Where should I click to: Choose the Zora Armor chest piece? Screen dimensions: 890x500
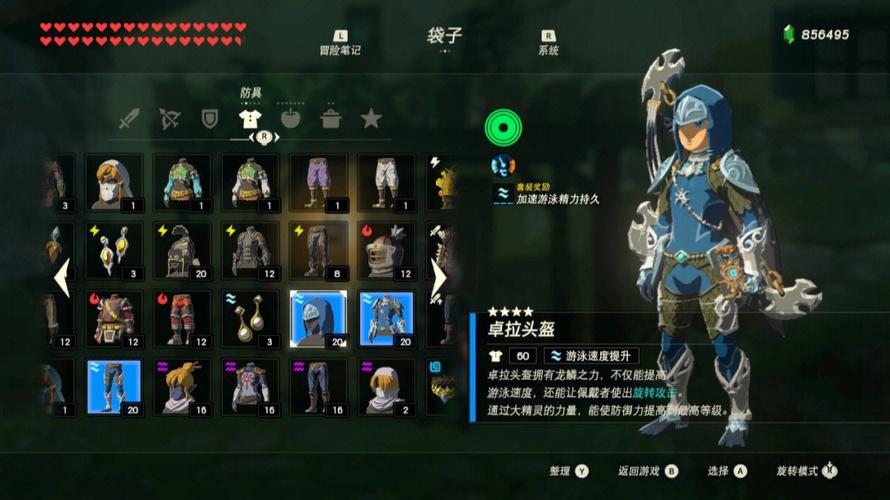click(386, 318)
